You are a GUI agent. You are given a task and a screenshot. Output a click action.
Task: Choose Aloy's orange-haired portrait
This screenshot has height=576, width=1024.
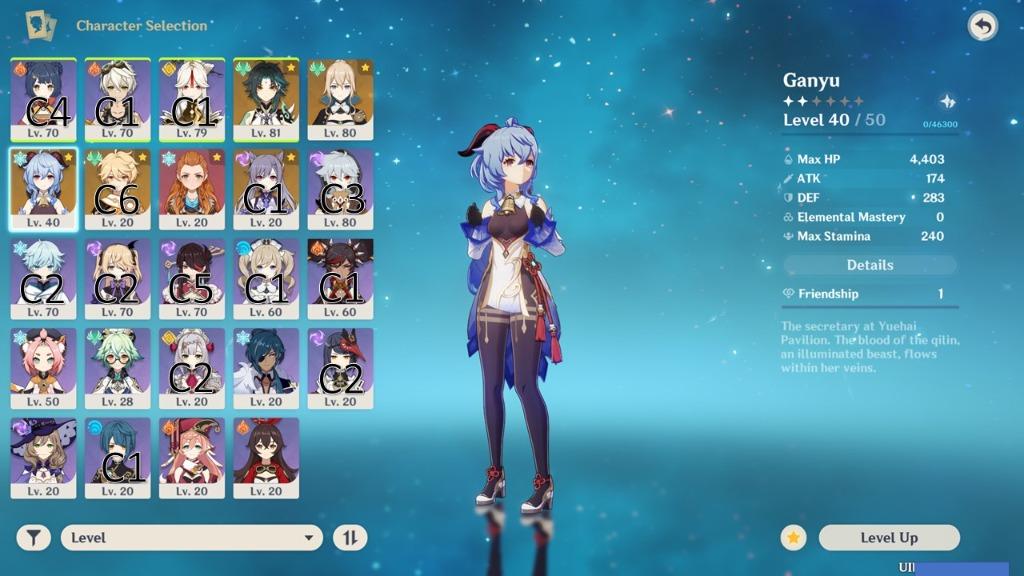point(192,189)
